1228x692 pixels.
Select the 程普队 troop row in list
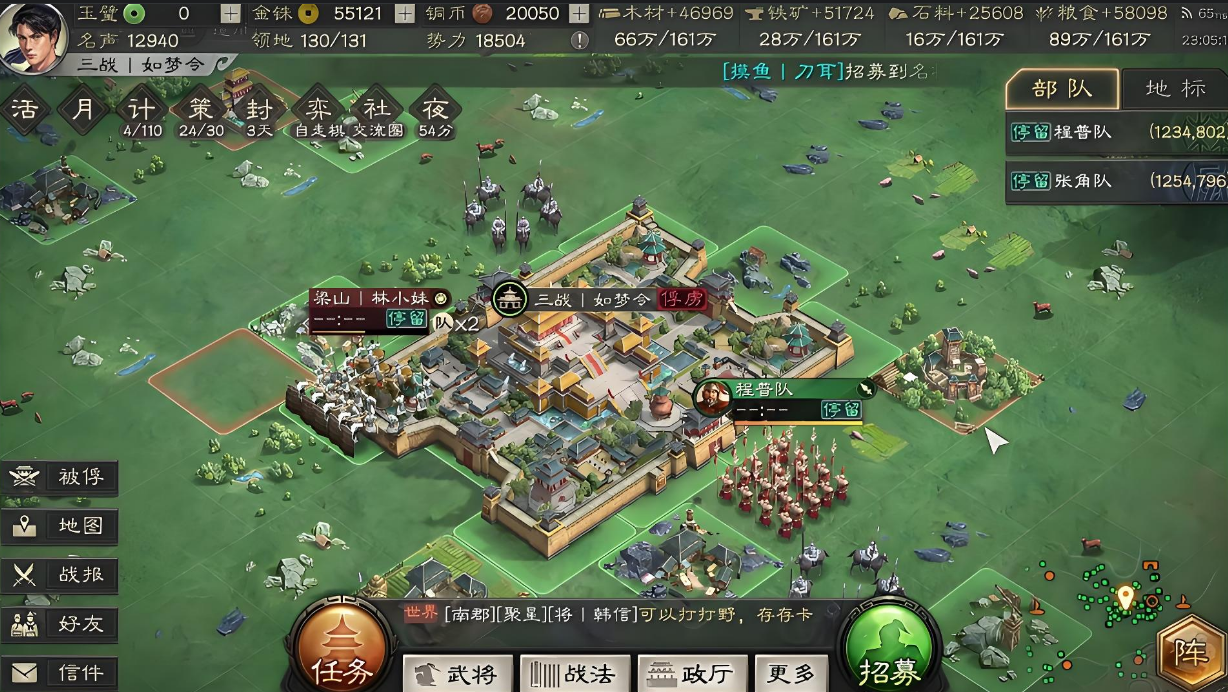[x=1116, y=132]
